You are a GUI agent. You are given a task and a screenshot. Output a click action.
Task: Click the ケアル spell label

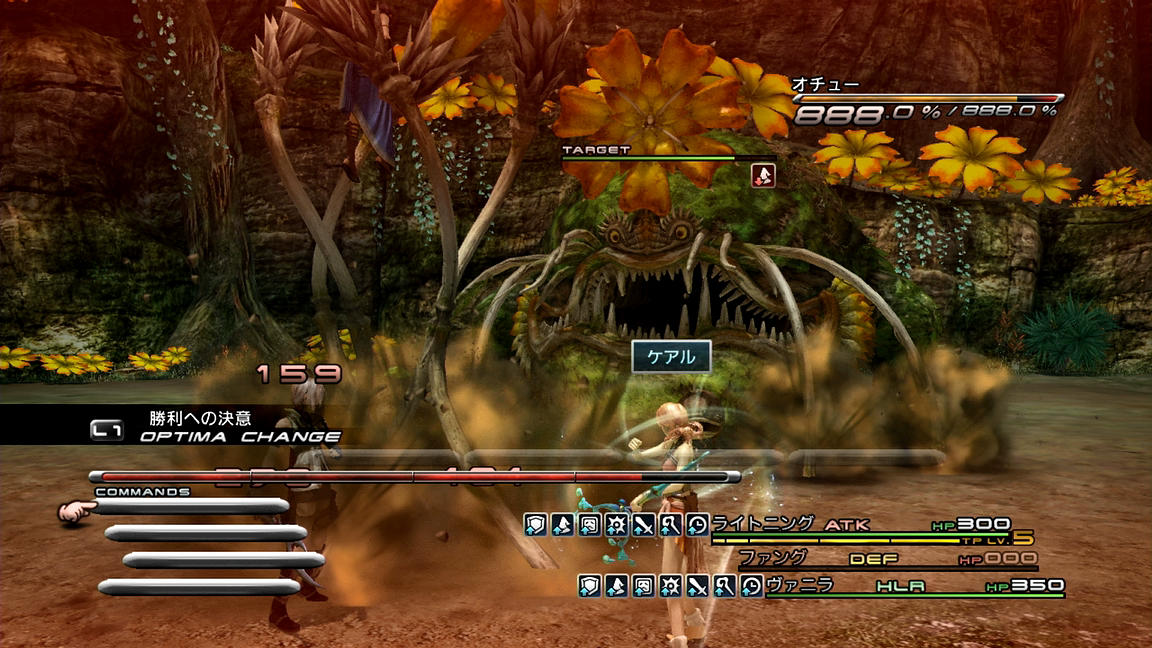671,356
